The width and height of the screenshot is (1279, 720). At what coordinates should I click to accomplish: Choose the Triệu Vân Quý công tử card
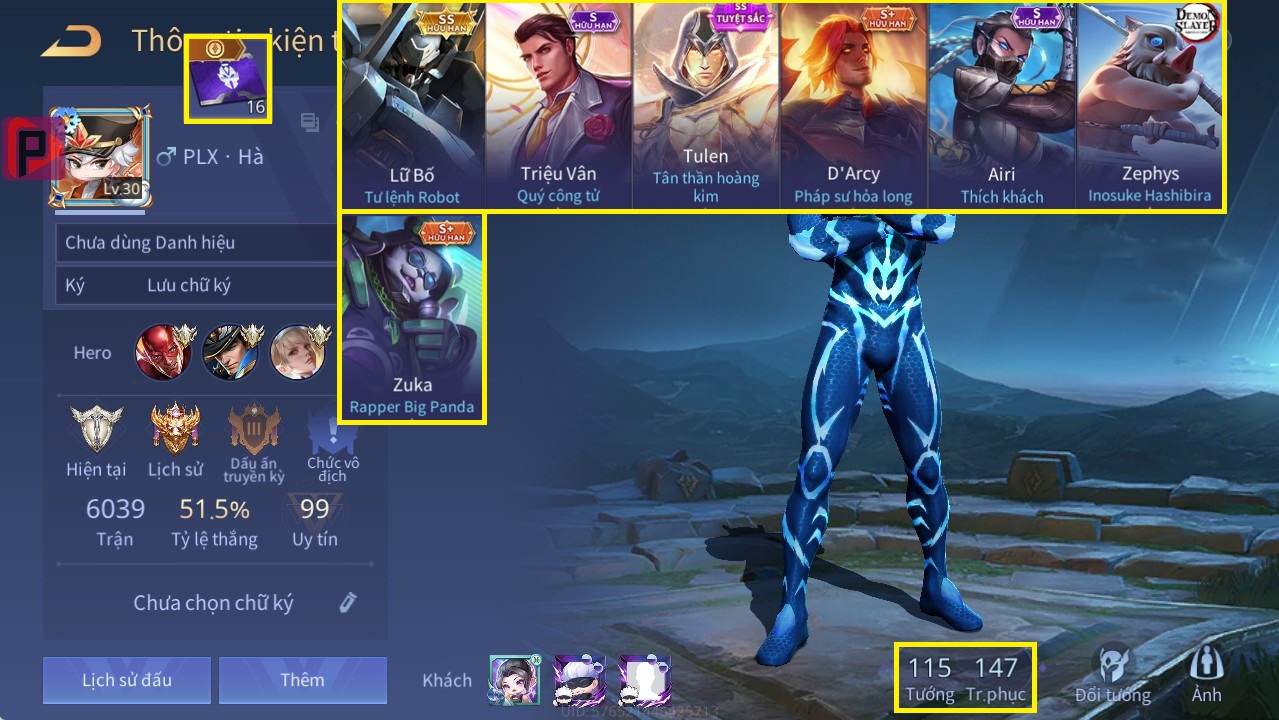(x=558, y=106)
